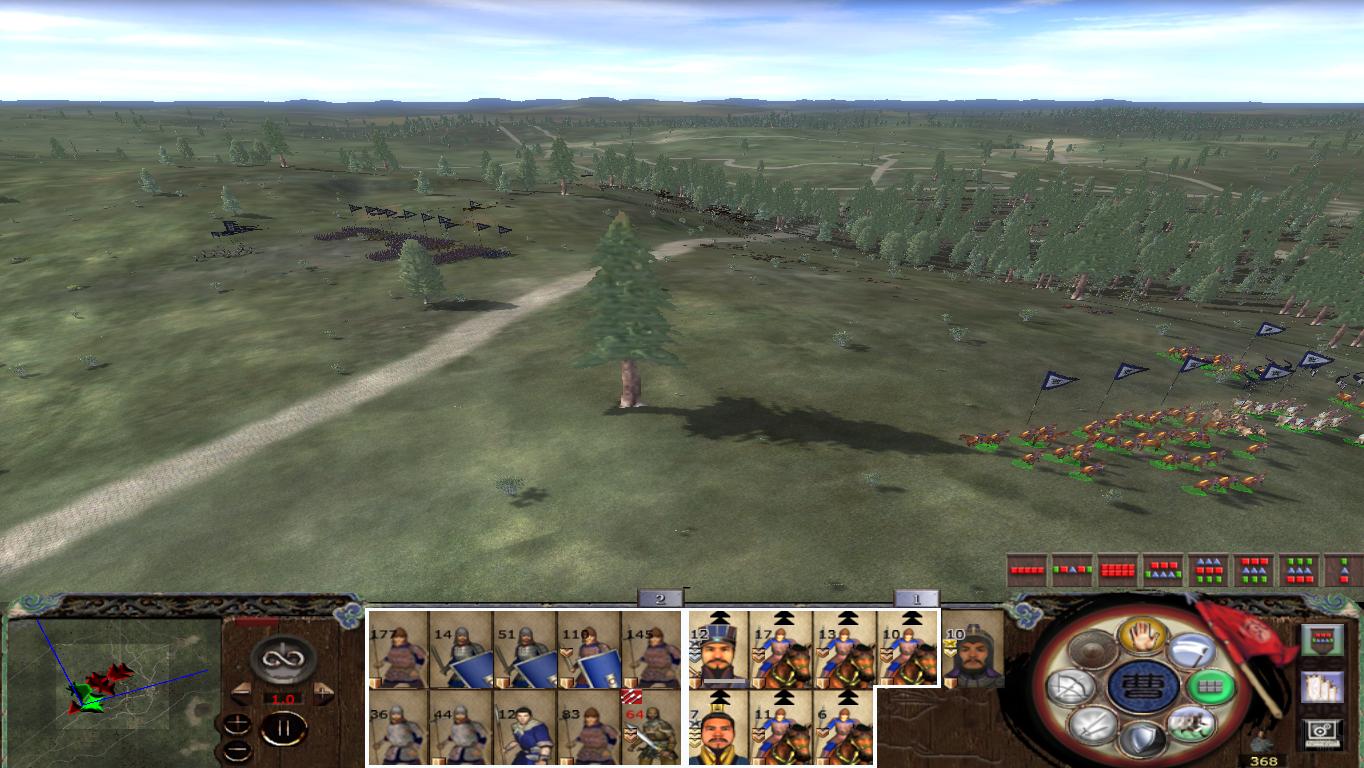Open the battle scrolls panel icon
The image size is (1364, 768).
pyautogui.click(x=1323, y=687)
